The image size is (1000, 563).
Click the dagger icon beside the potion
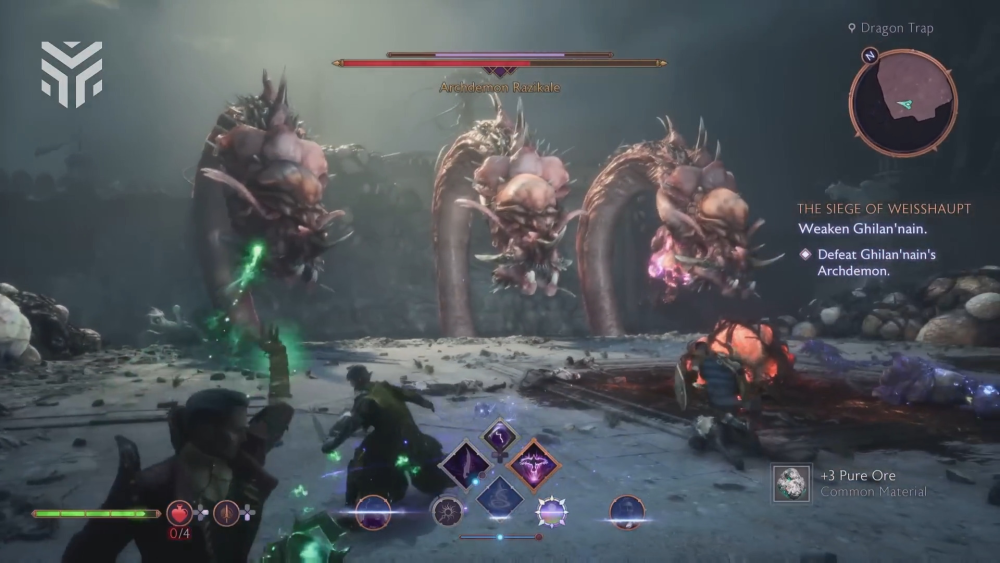click(x=226, y=513)
